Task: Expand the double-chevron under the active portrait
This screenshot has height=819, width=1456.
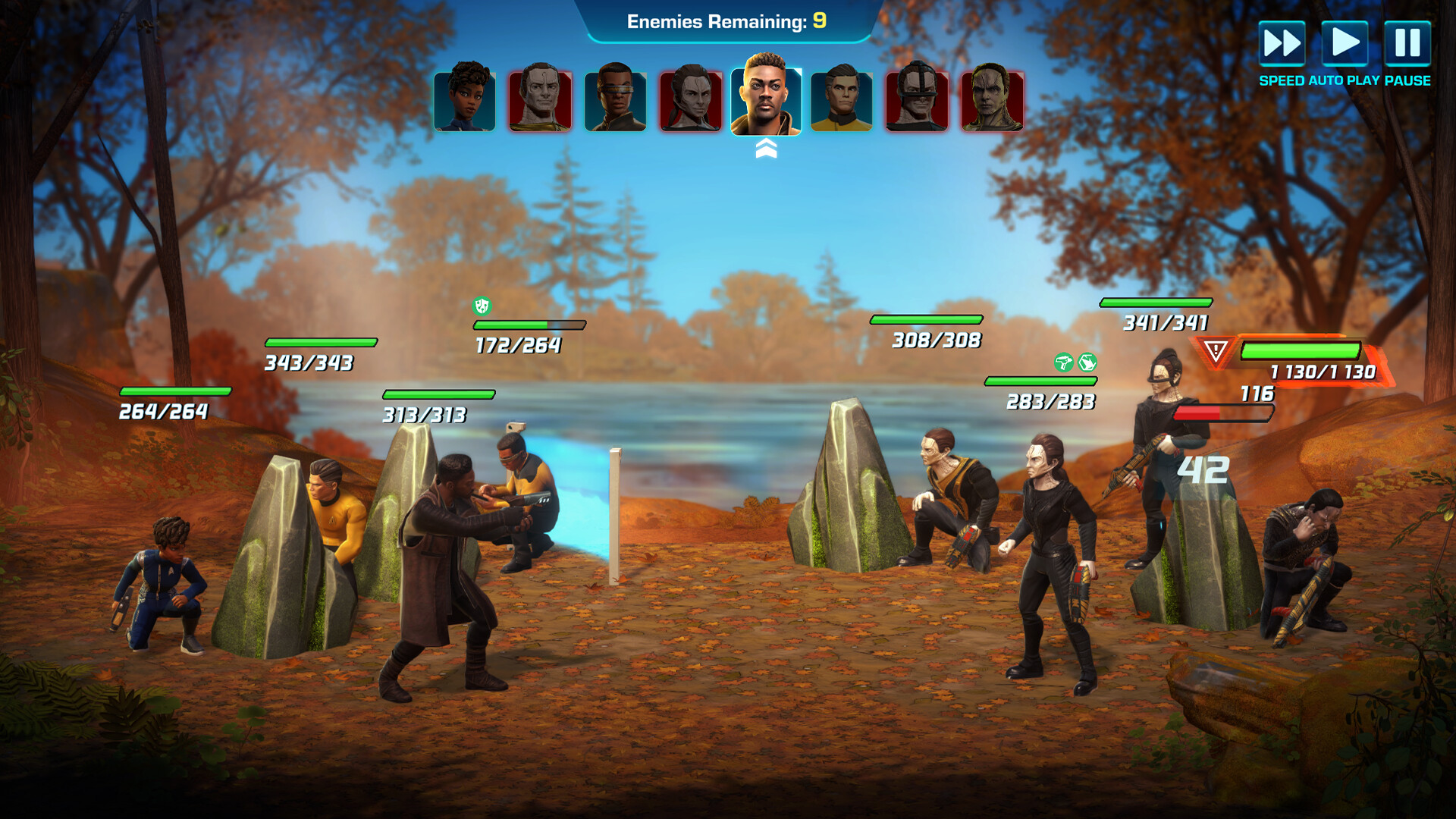Action: (x=766, y=148)
